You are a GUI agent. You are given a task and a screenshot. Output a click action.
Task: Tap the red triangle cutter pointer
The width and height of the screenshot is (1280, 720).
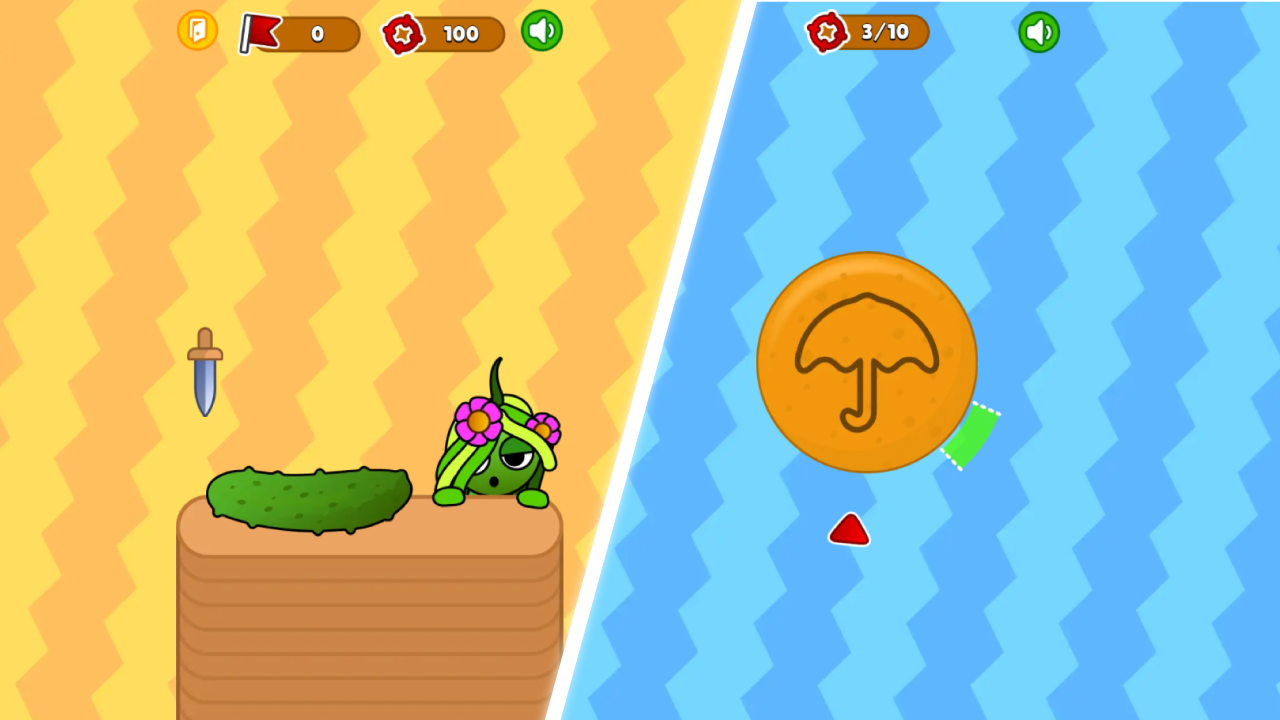point(849,528)
